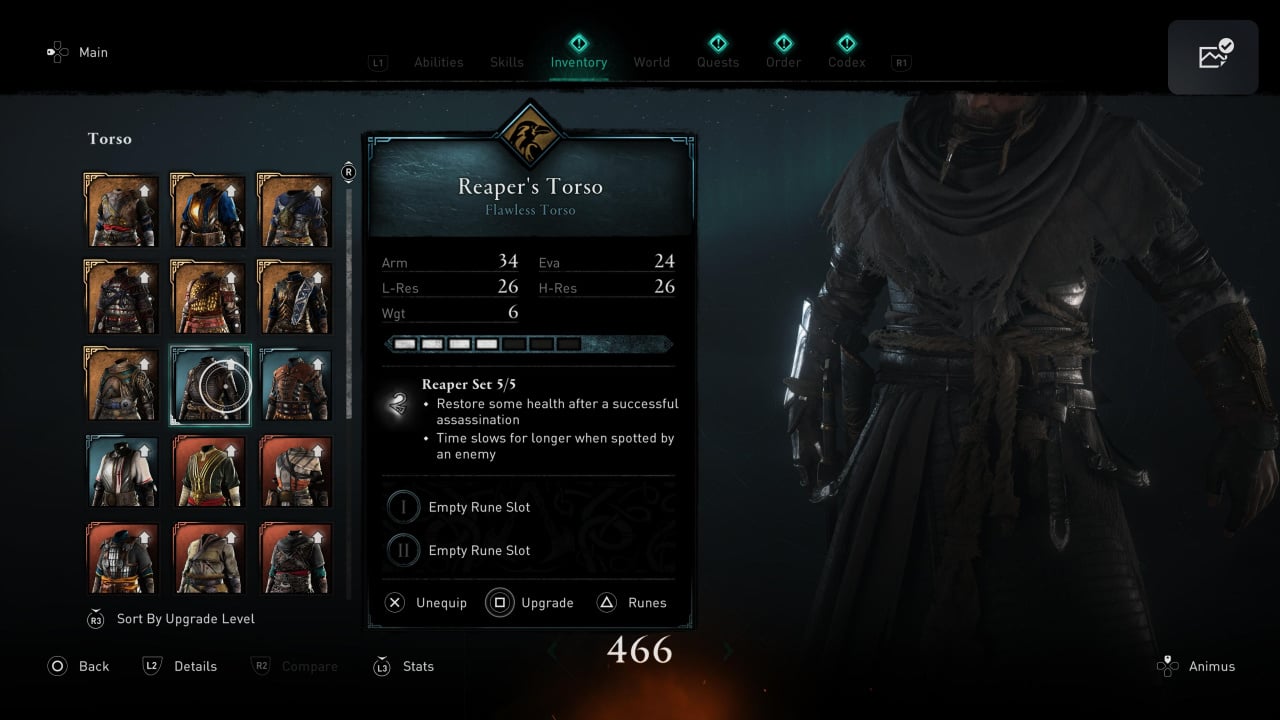Select the Inventory tab
This screenshot has height=720, width=1280.
(578, 62)
